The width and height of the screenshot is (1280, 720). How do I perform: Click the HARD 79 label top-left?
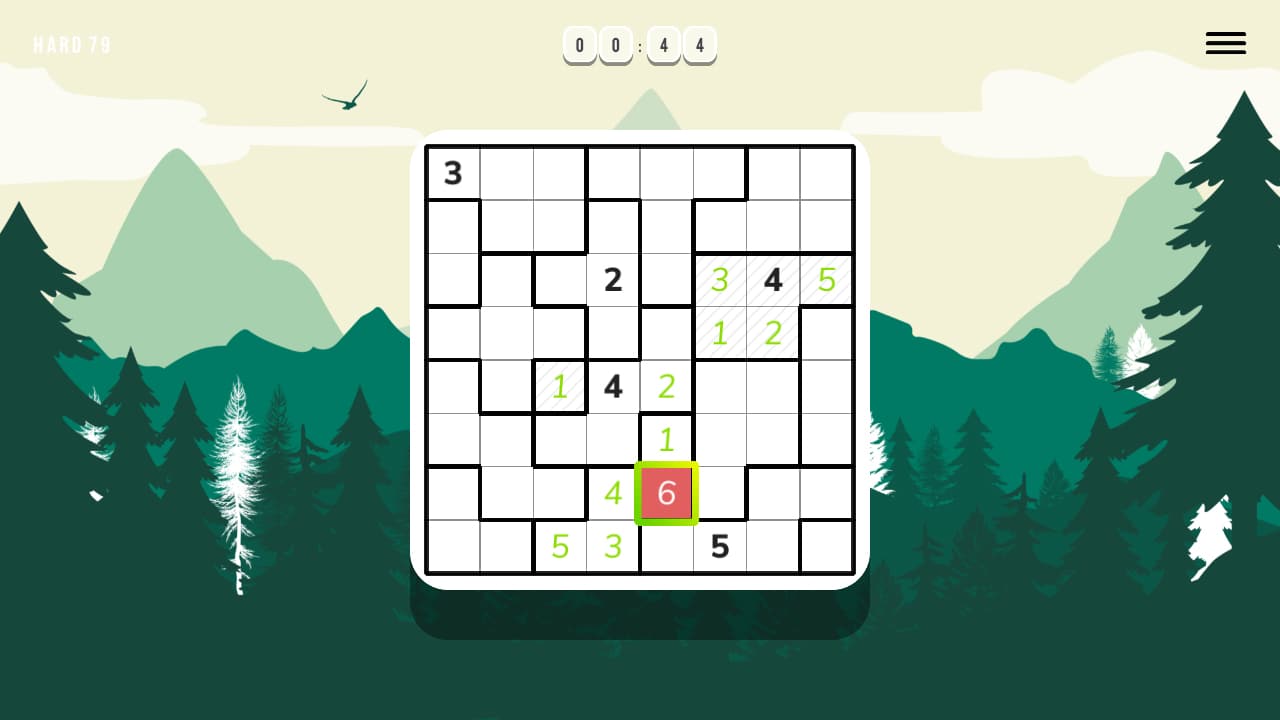[x=72, y=44]
